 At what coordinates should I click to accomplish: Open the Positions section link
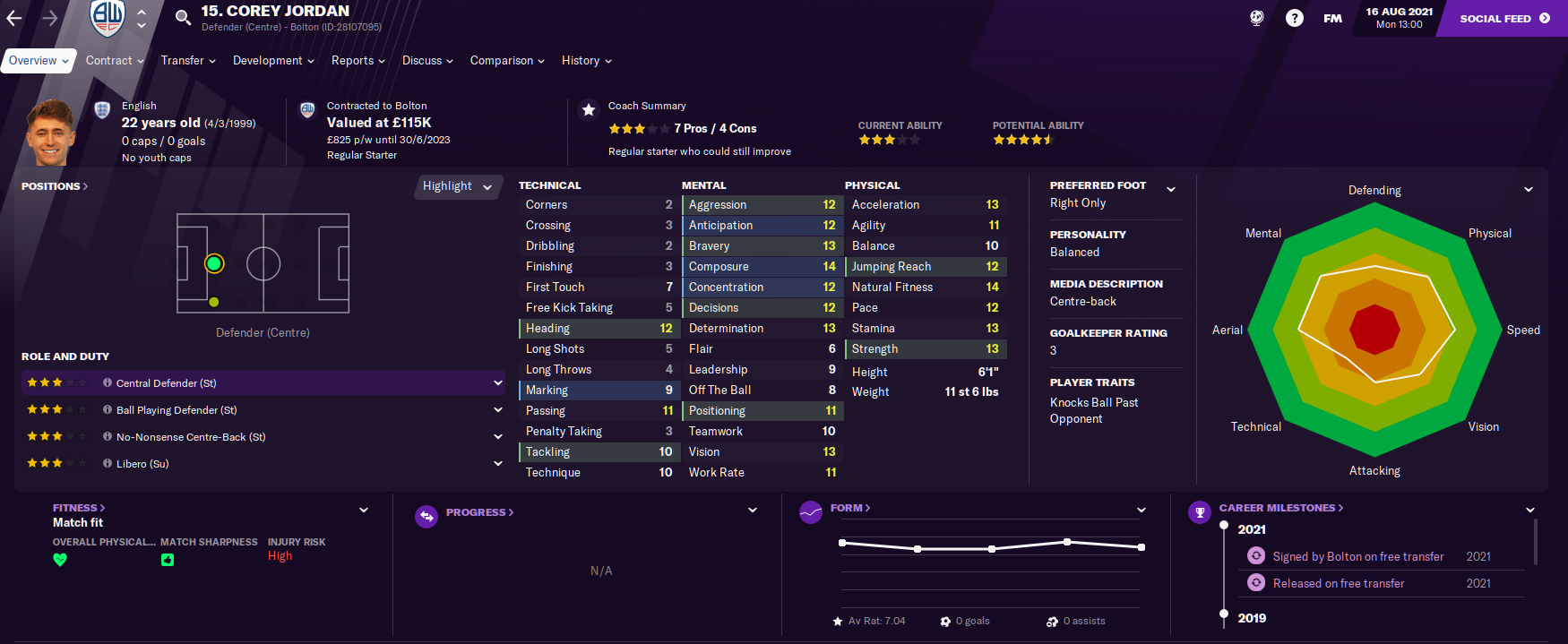tap(55, 186)
